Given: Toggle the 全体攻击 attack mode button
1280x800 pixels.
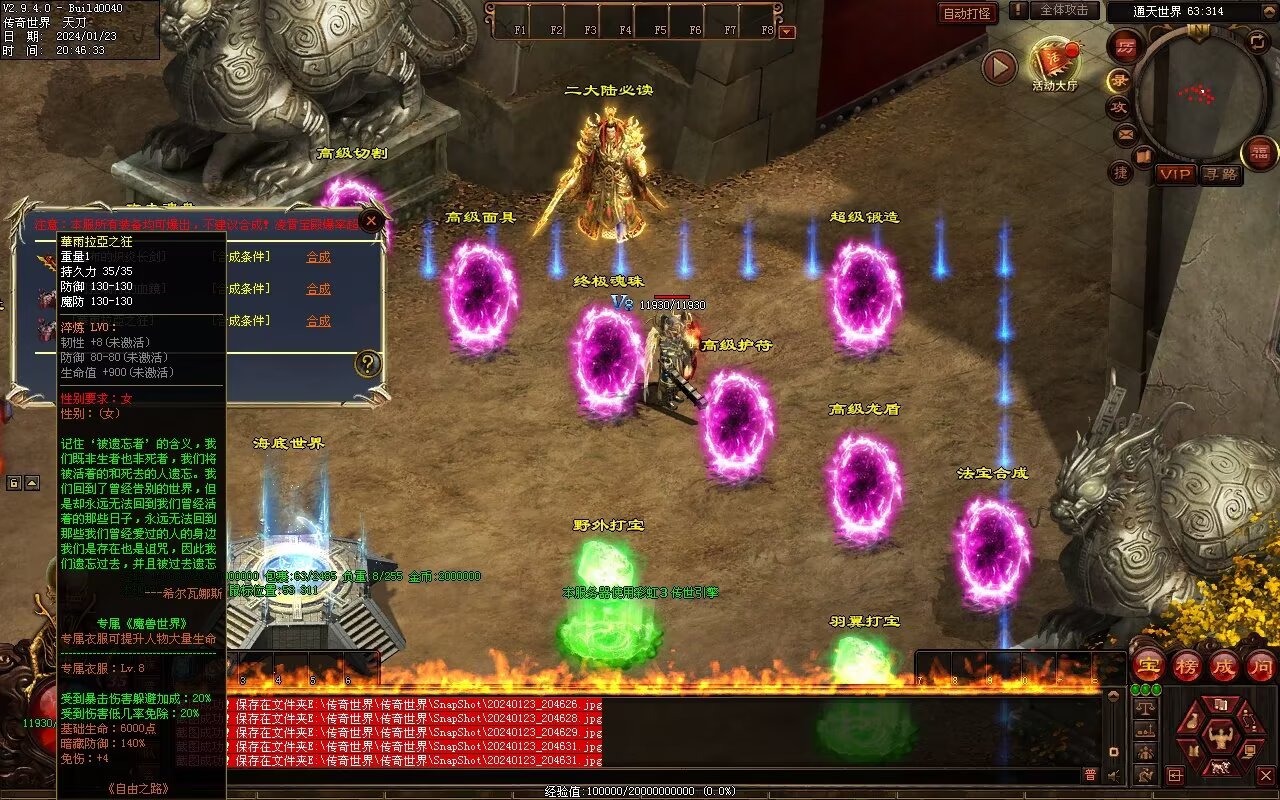Looking at the screenshot, I should 1063,10.
